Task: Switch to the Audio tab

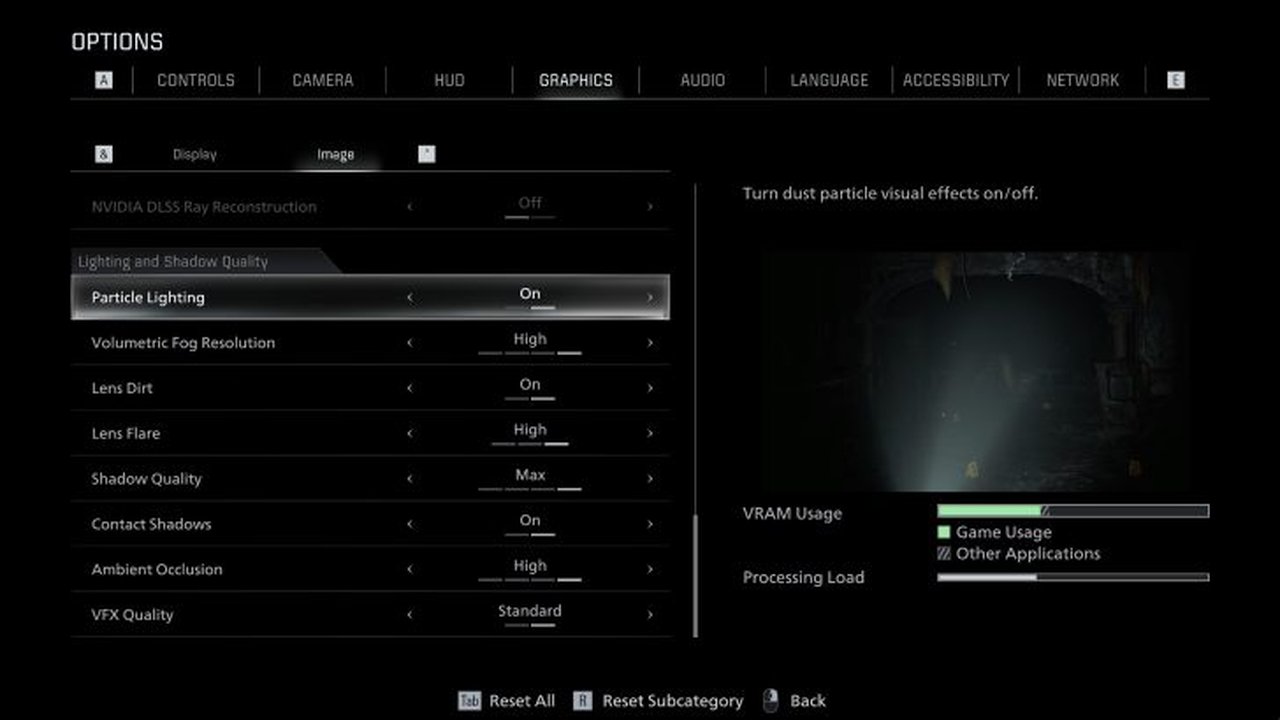Action: click(702, 80)
